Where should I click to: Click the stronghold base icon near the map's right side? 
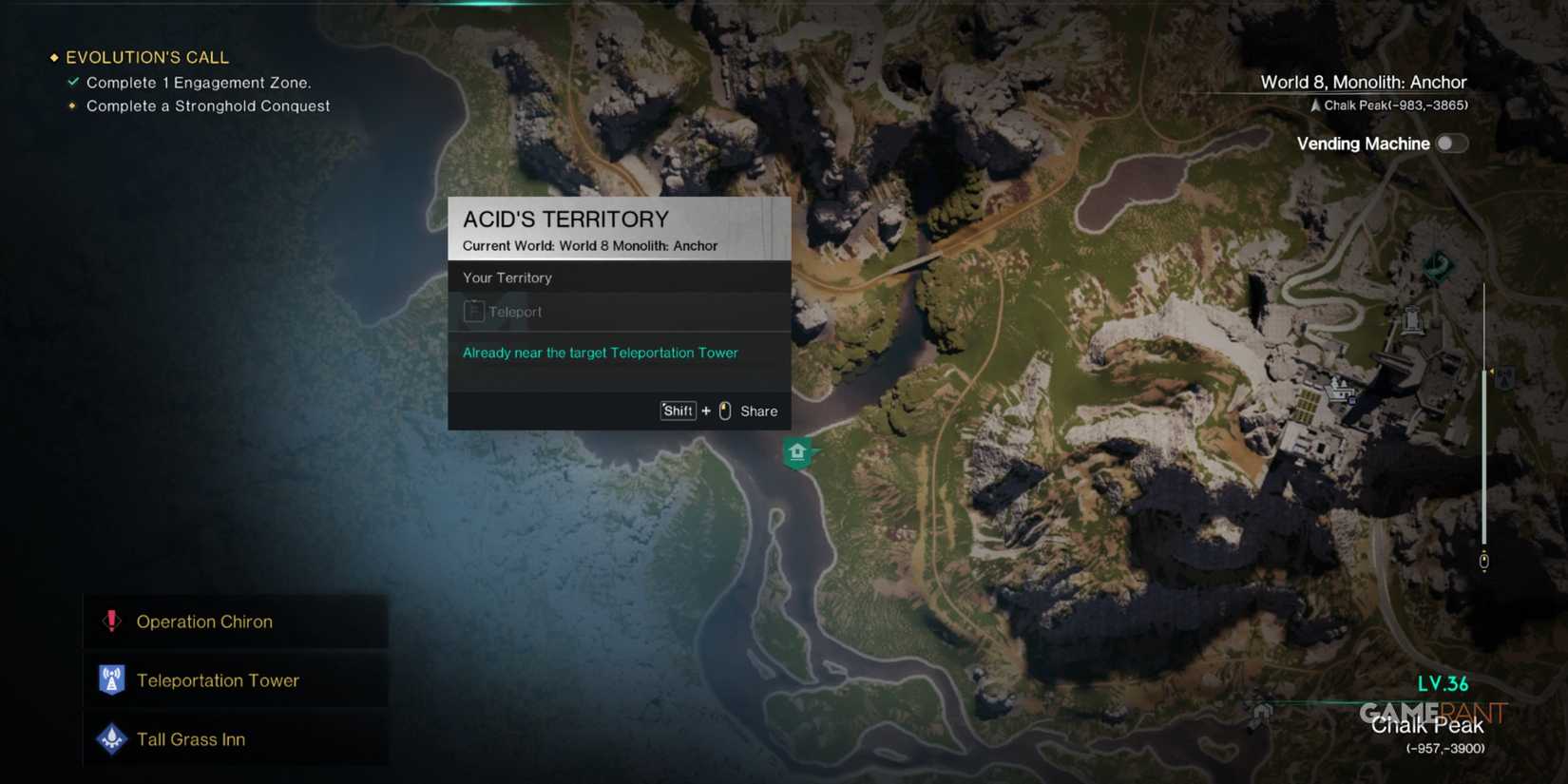[x=1340, y=386]
